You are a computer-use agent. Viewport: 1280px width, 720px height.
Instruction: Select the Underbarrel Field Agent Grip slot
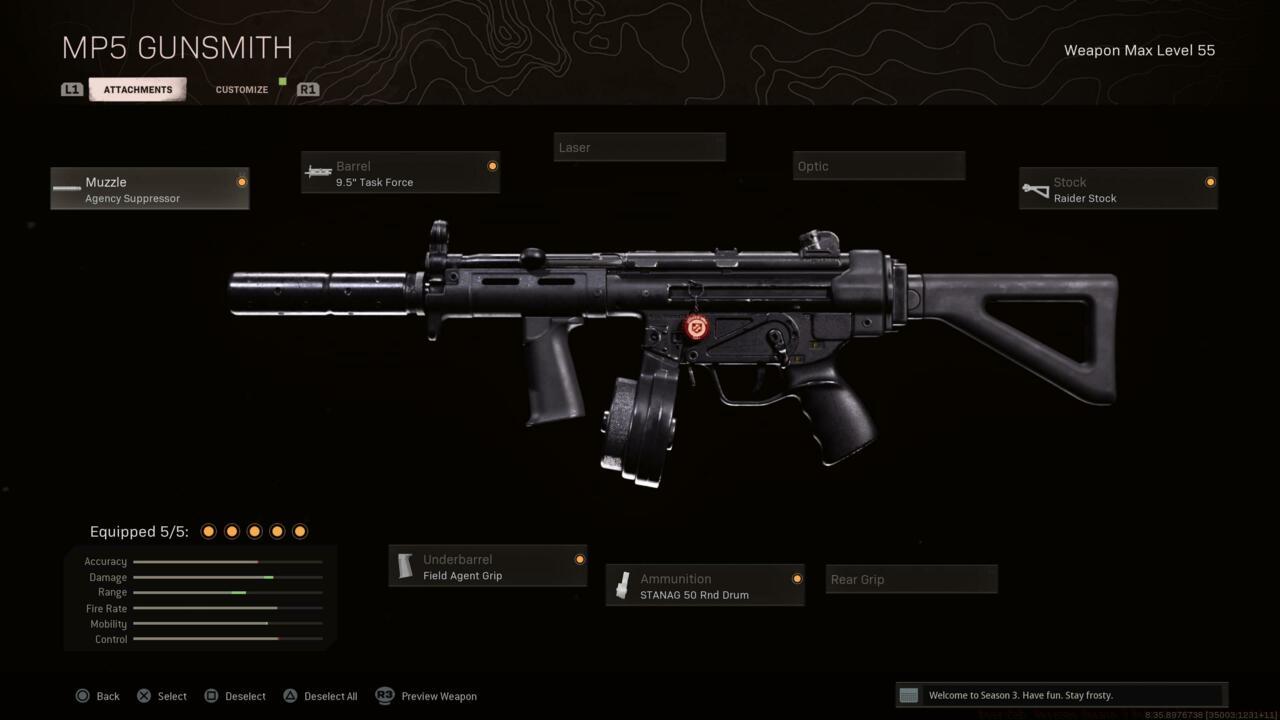(488, 567)
